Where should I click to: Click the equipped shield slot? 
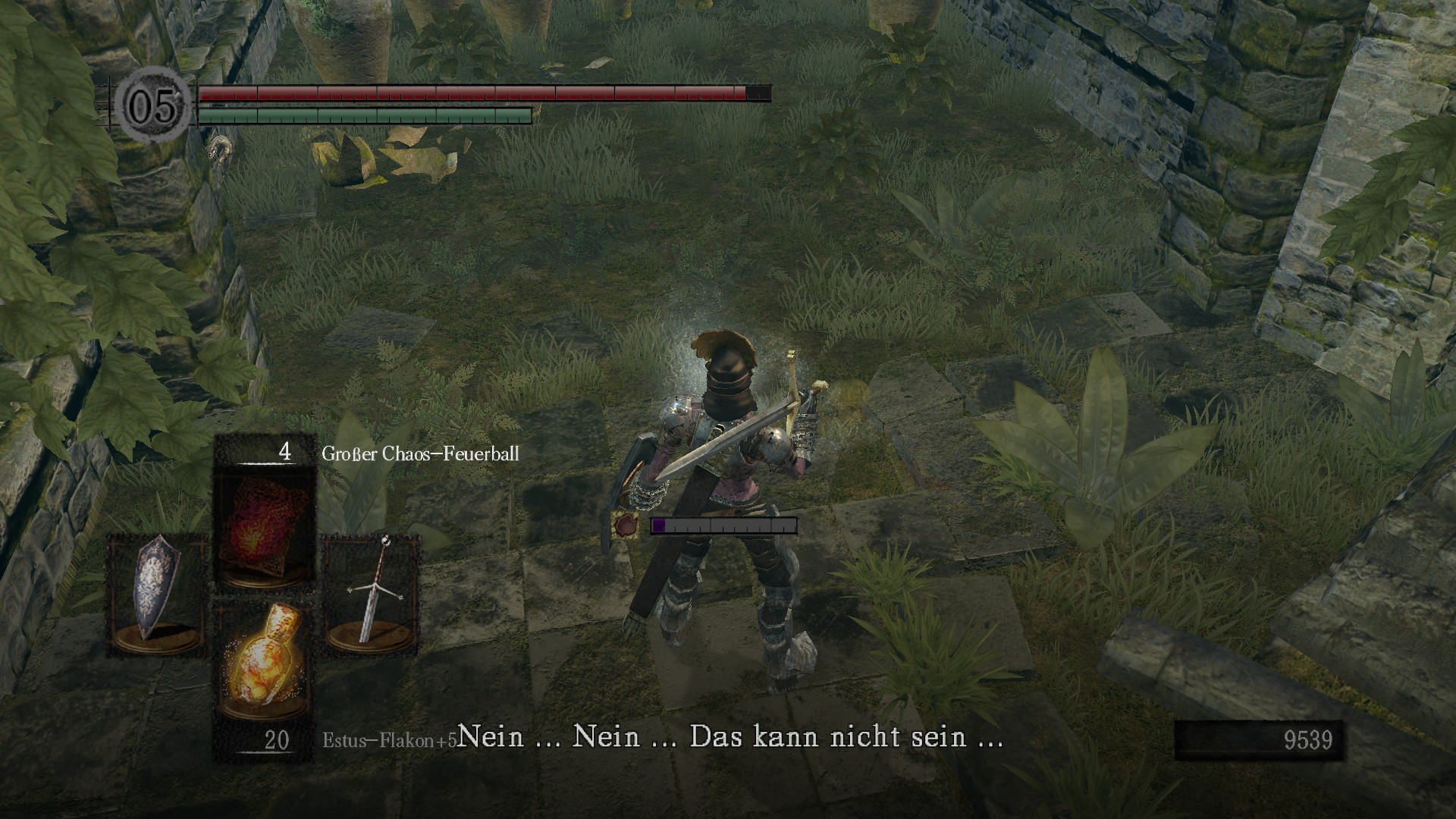(157, 594)
